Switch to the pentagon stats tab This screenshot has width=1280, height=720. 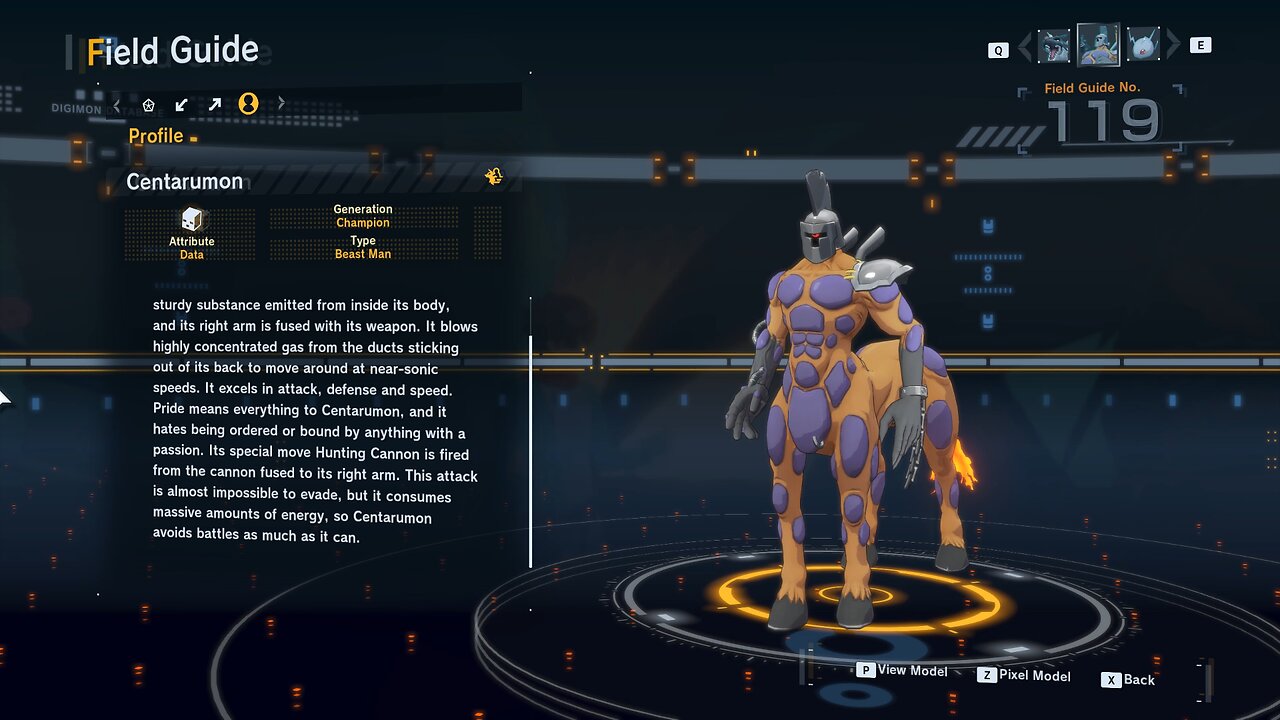[149, 104]
